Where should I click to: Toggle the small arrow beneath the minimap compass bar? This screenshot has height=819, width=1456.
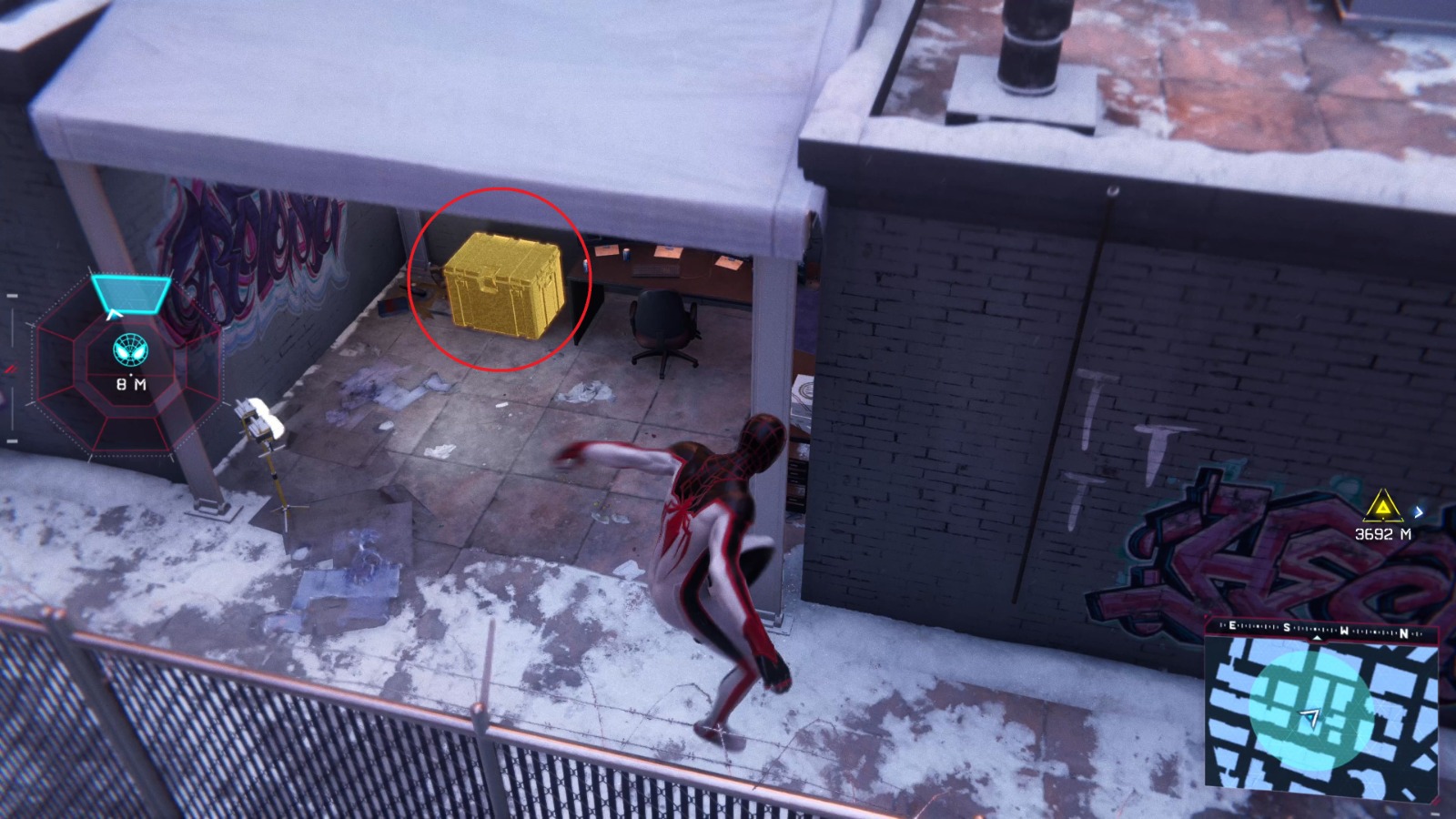click(x=1318, y=638)
